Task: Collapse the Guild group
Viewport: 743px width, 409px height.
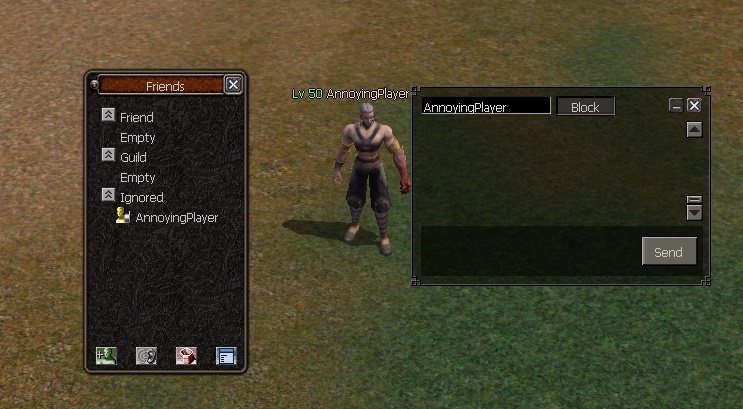Action: click(x=109, y=156)
